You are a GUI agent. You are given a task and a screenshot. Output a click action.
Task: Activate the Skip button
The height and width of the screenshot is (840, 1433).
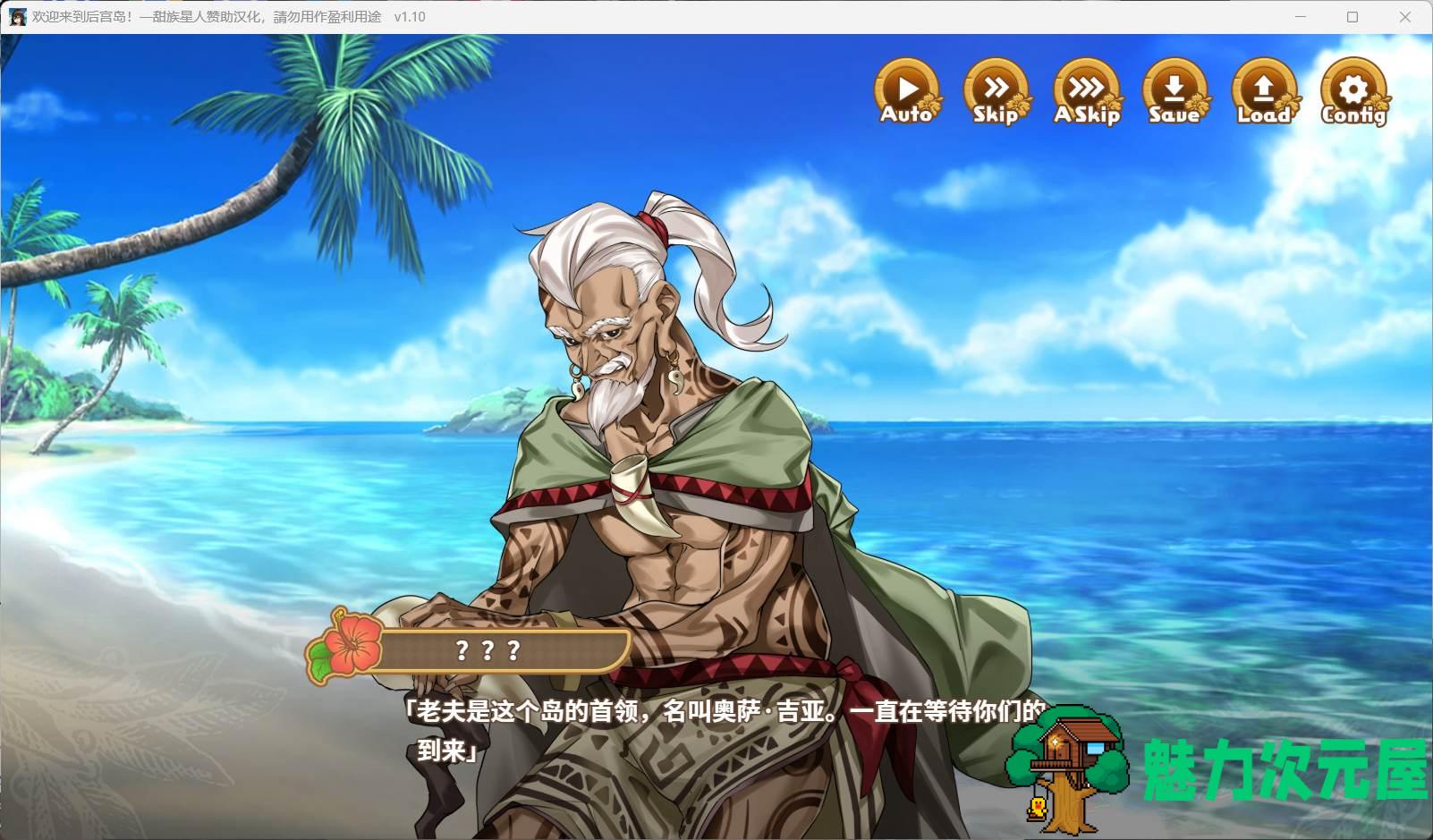(996, 91)
